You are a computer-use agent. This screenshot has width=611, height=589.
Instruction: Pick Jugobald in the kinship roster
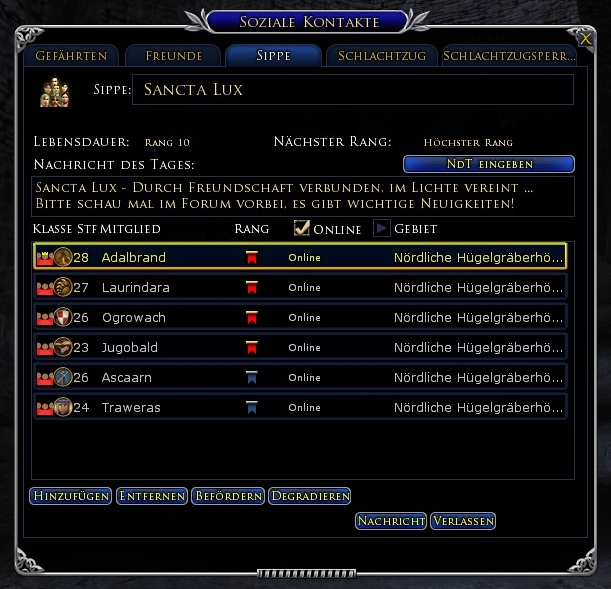pyautogui.click(x=130, y=348)
